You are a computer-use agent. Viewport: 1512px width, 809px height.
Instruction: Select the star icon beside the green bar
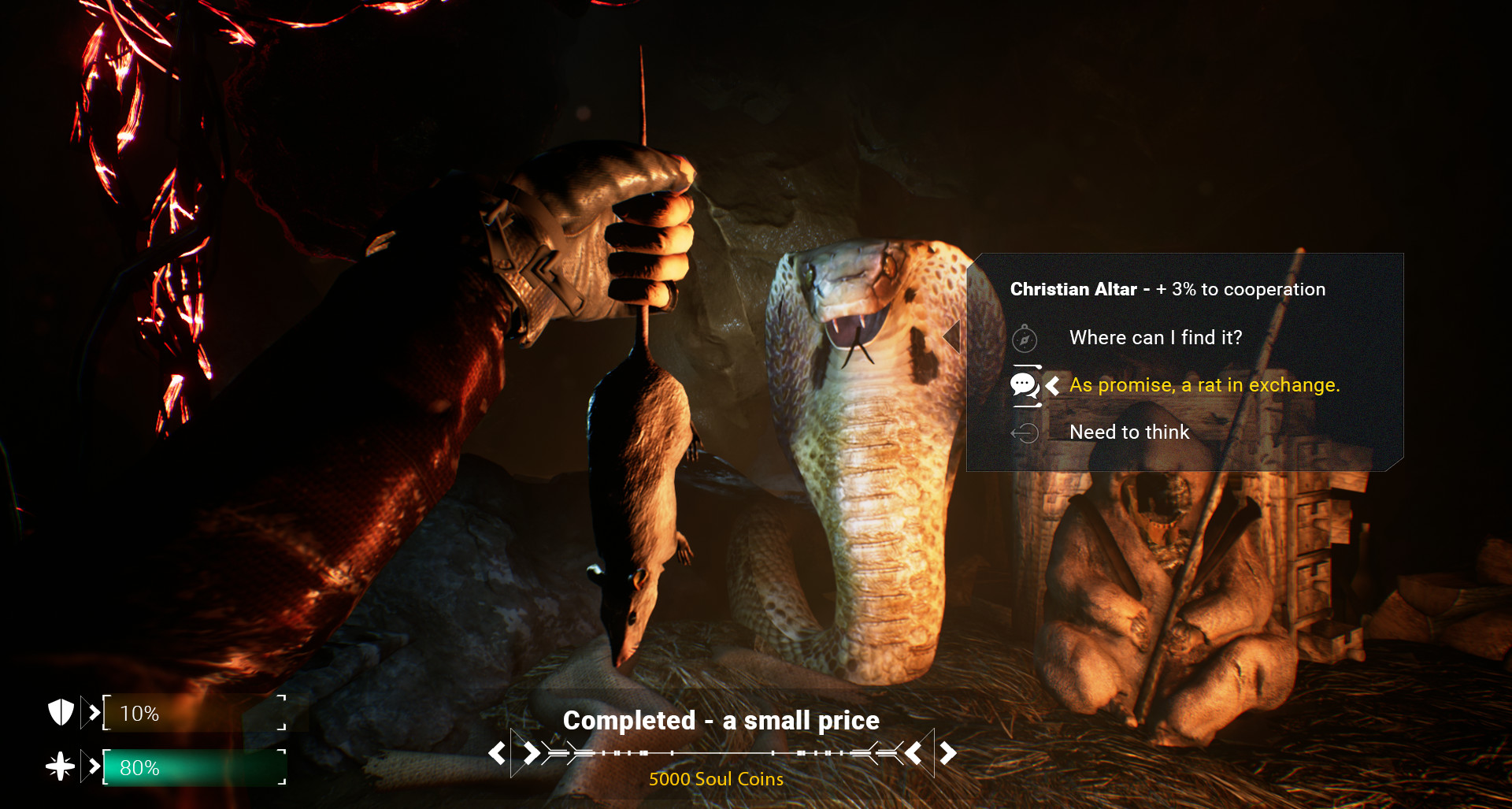61,765
